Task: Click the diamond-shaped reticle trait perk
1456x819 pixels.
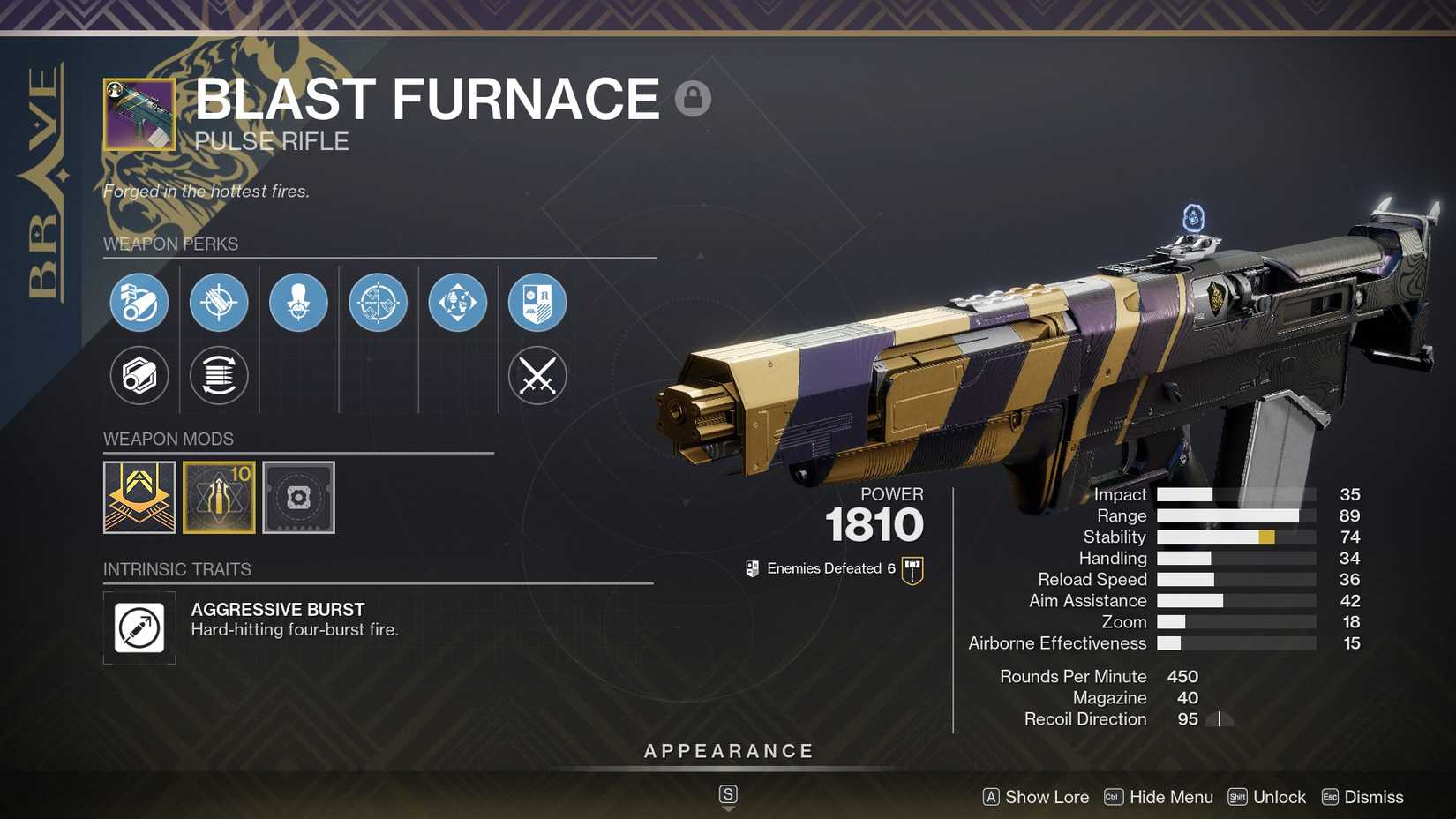Action: tap(378, 302)
